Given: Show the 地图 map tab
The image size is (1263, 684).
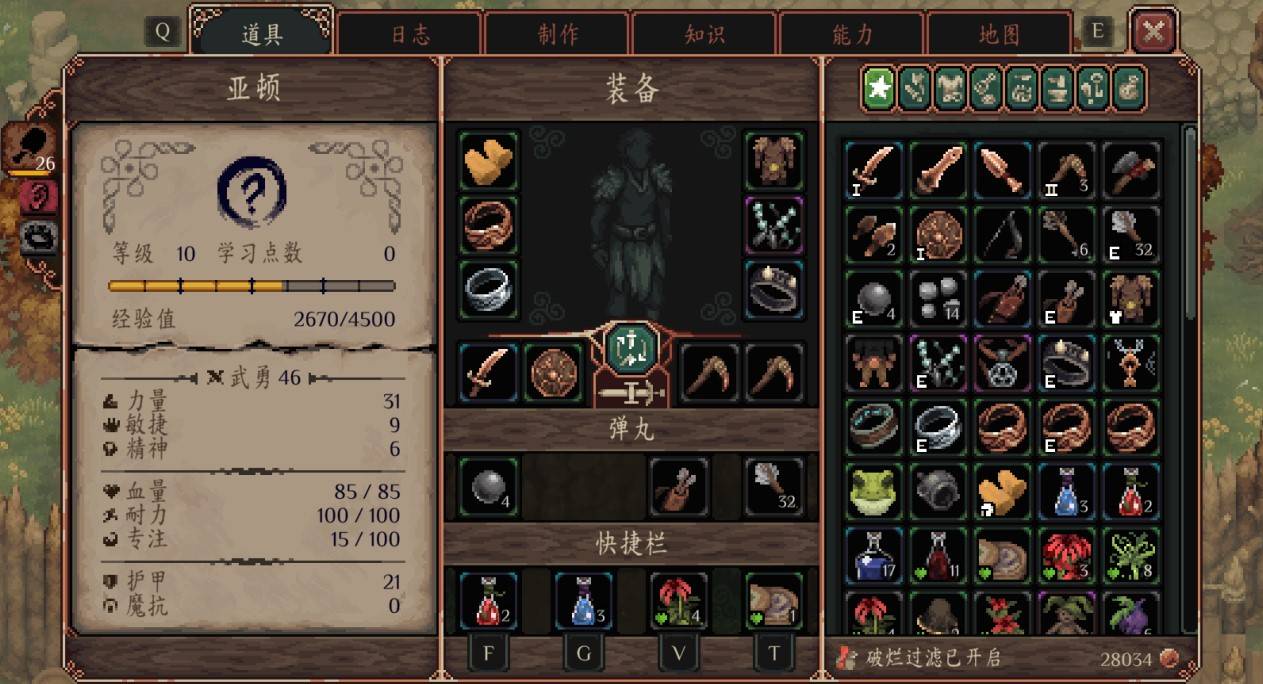Looking at the screenshot, I should click(x=999, y=34).
